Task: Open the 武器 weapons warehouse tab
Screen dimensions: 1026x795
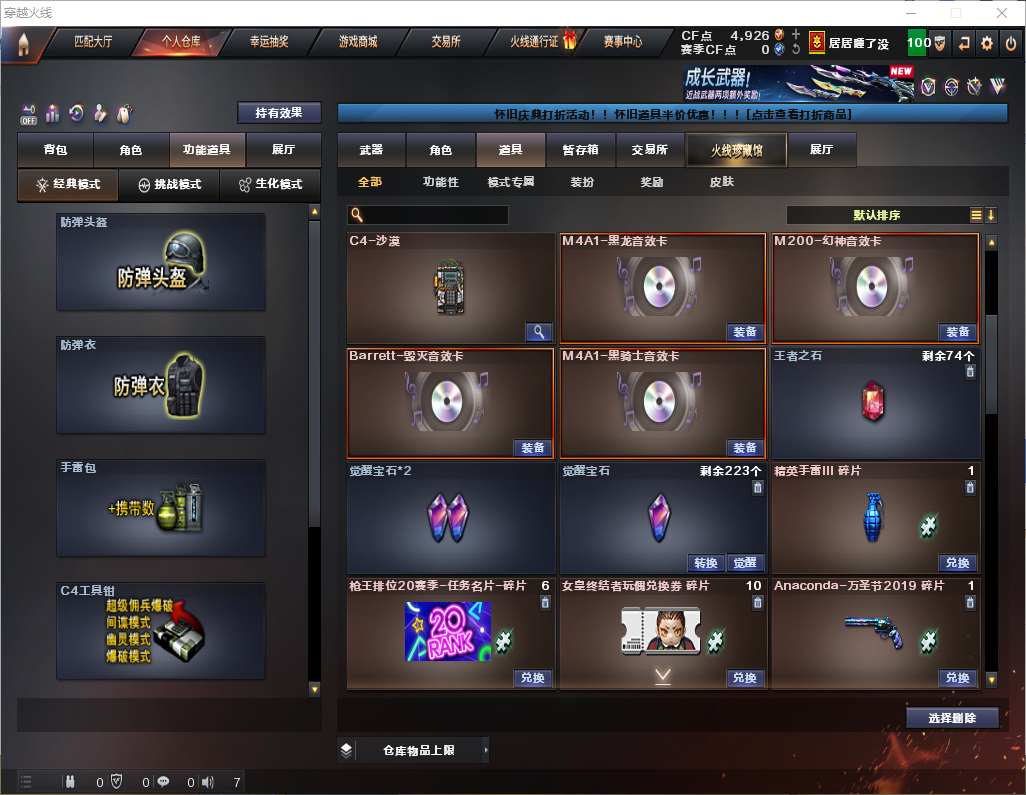Action: (x=371, y=150)
